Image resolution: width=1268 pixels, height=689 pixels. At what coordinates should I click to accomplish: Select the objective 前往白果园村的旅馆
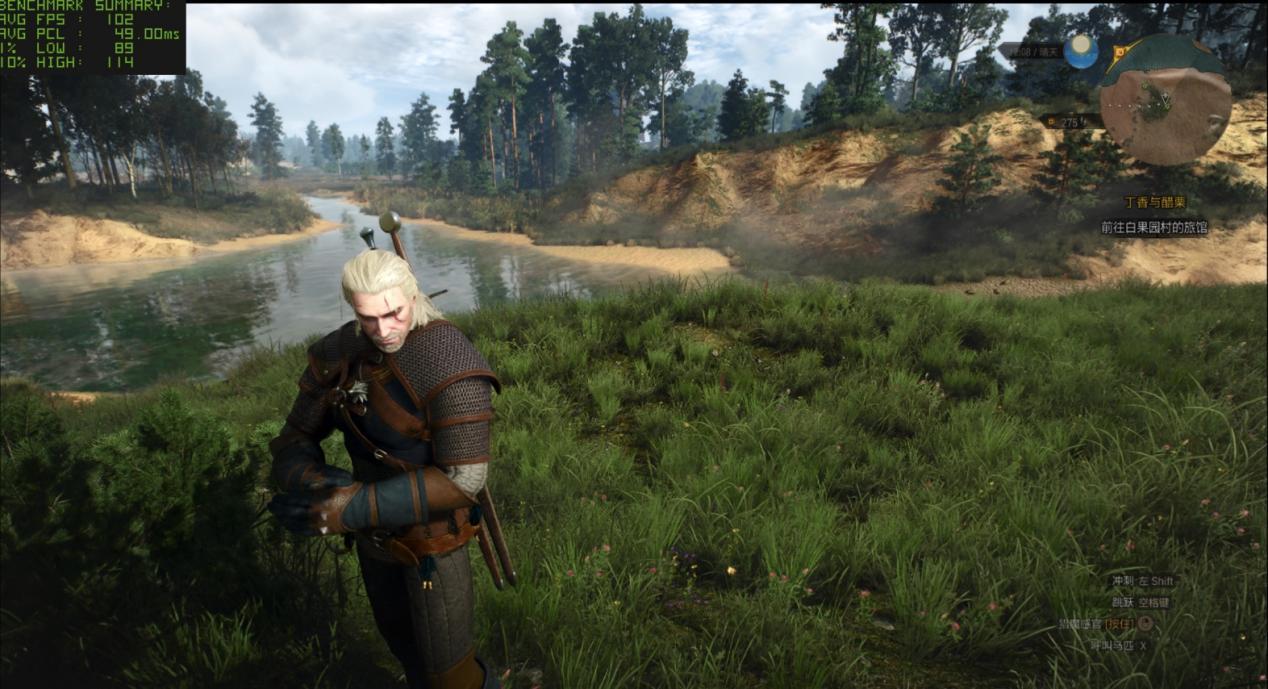click(x=1154, y=227)
